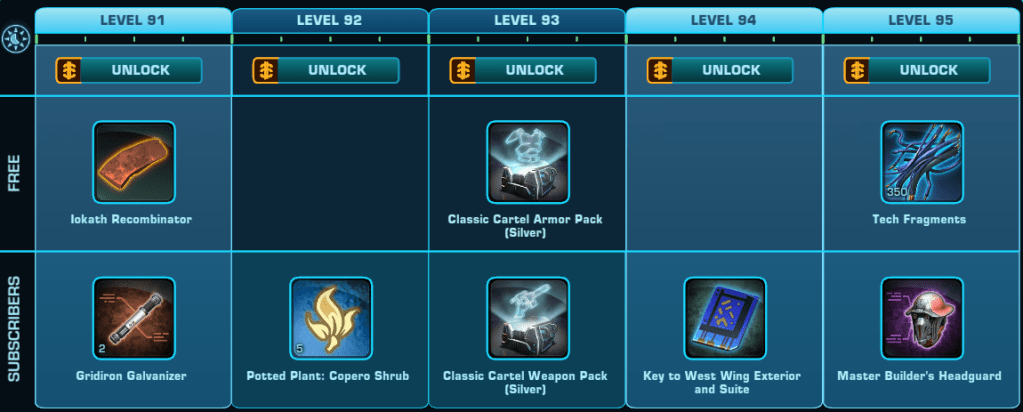Viewport: 1023px width, 412px height.
Task: Unlock the Level 93 reward tier
Action: 524,70
